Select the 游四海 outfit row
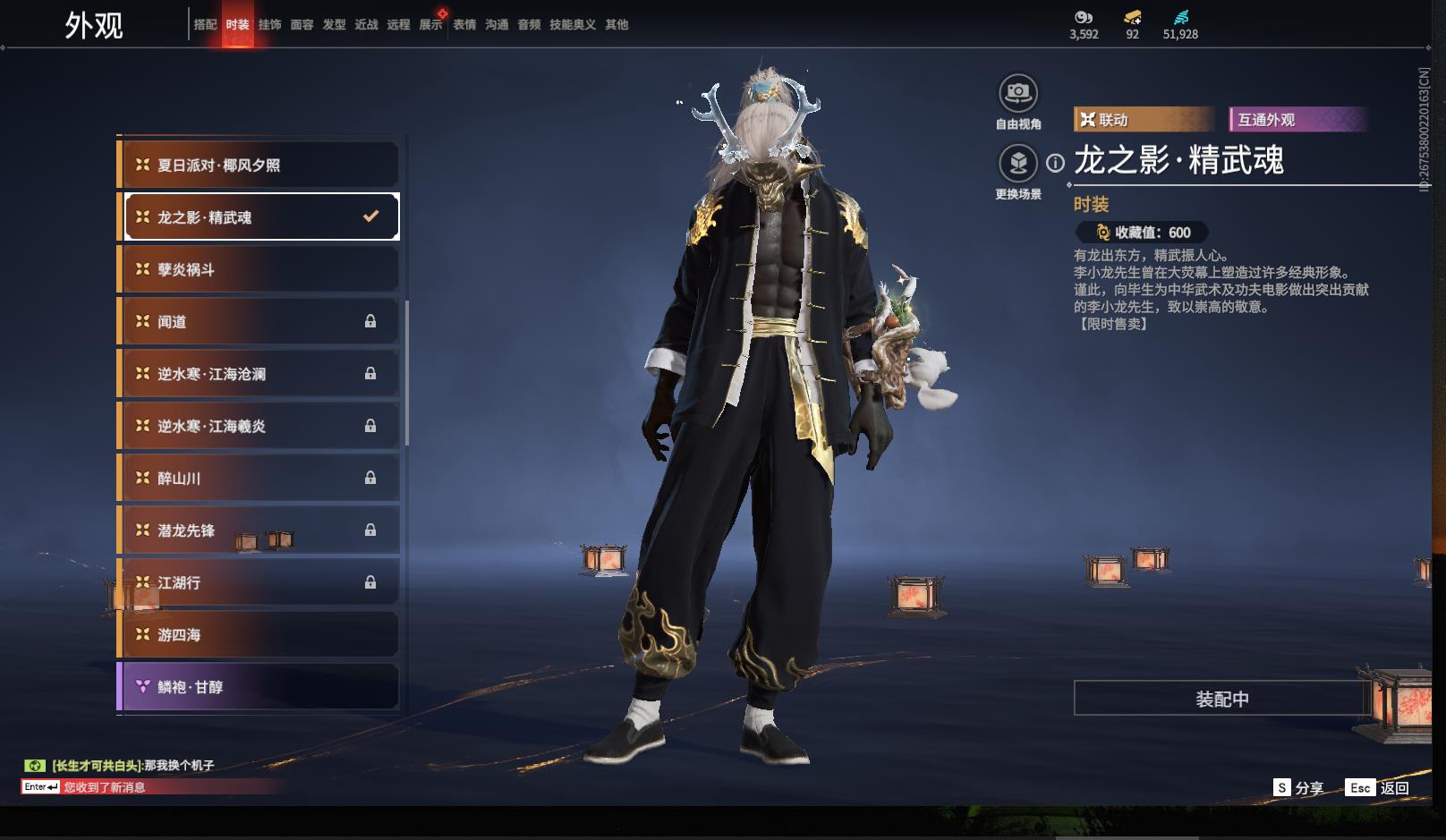This screenshot has height=840, width=1446. tap(259, 635)
